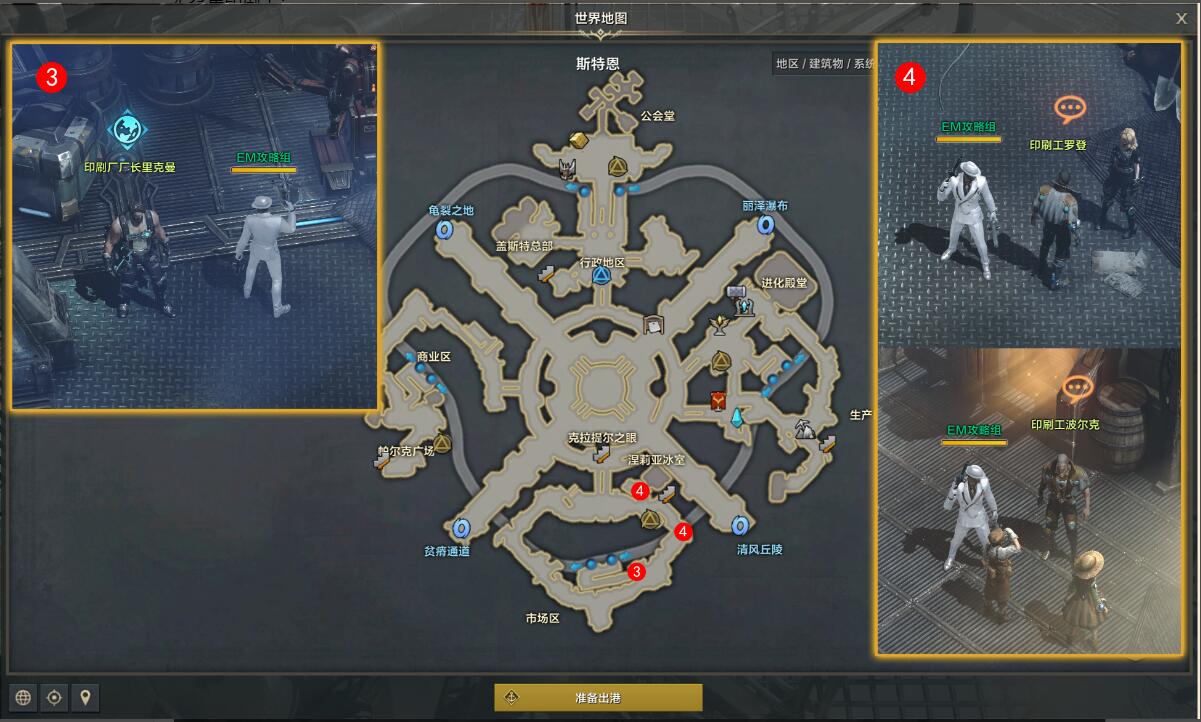Select the 丽泽瀑布 portal marker
Viewport: 1201px width, 722px height.
(767, 224)
